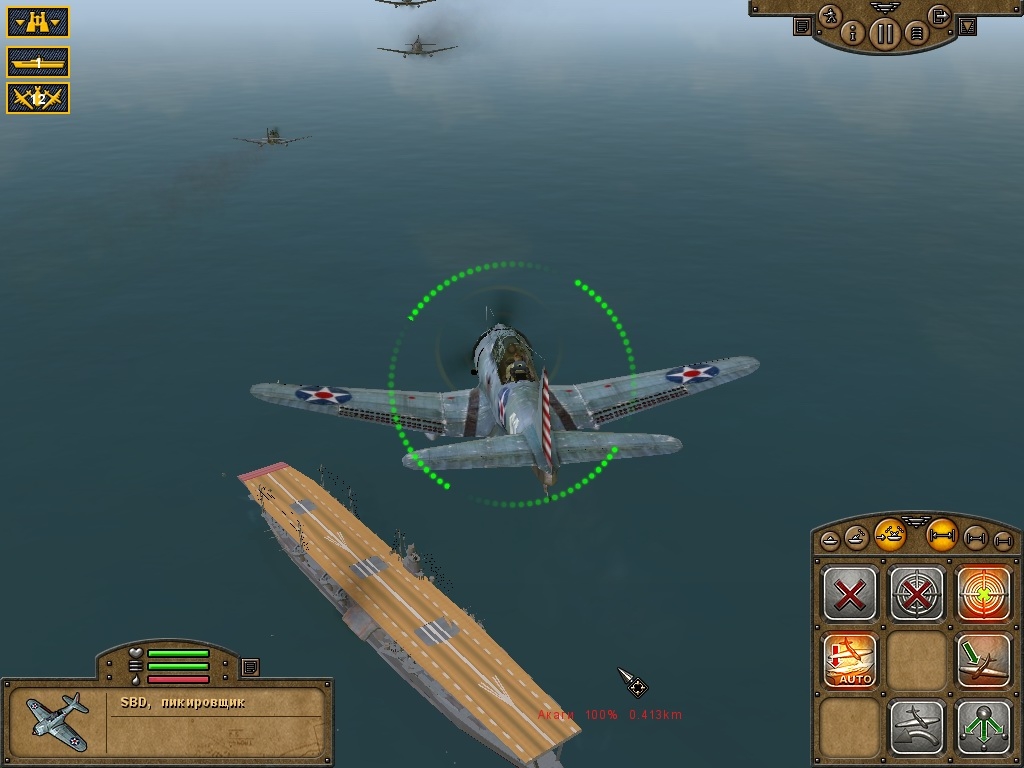Click the exit arrow button
The height and width of the screenshot is (768, 1024).
939,16
